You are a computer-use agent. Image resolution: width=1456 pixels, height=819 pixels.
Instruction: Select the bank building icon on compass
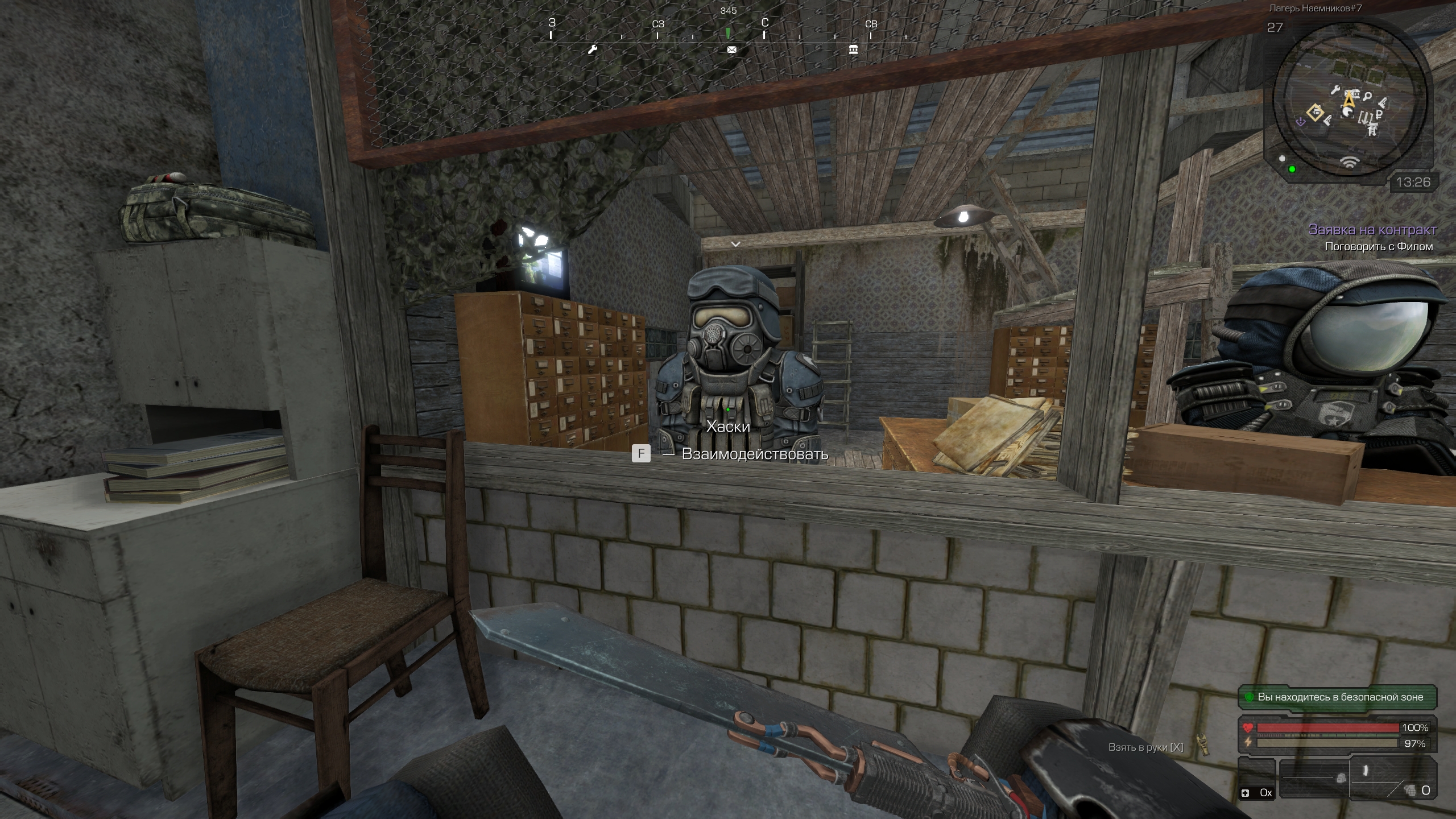click(853, 50)
